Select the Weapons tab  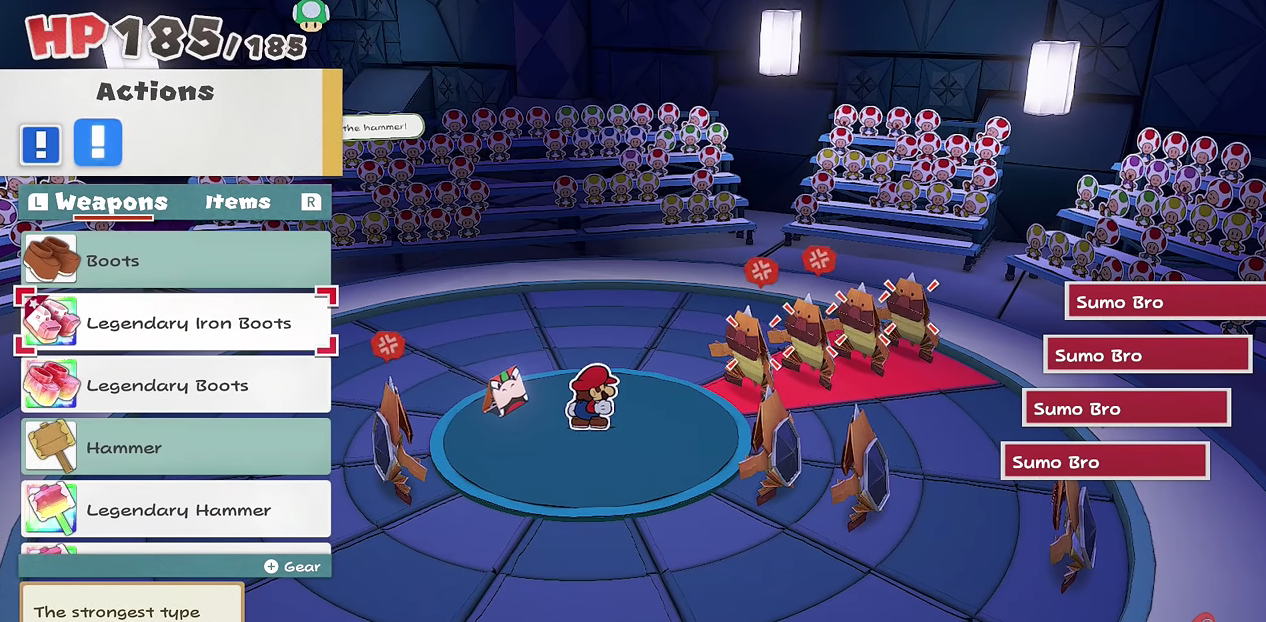[x=111, y=202]
